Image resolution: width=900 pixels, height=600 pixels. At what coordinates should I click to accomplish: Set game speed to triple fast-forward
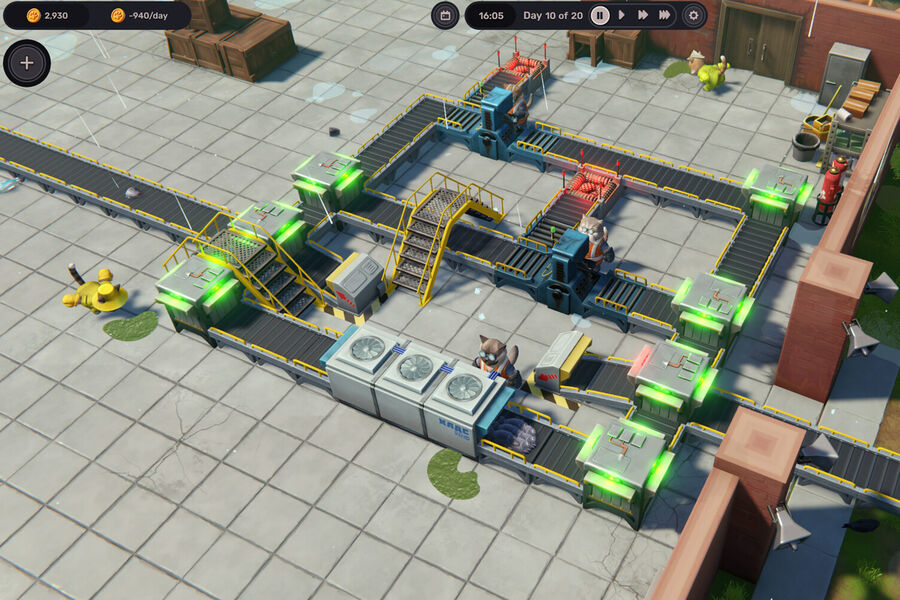coord(665,15)
